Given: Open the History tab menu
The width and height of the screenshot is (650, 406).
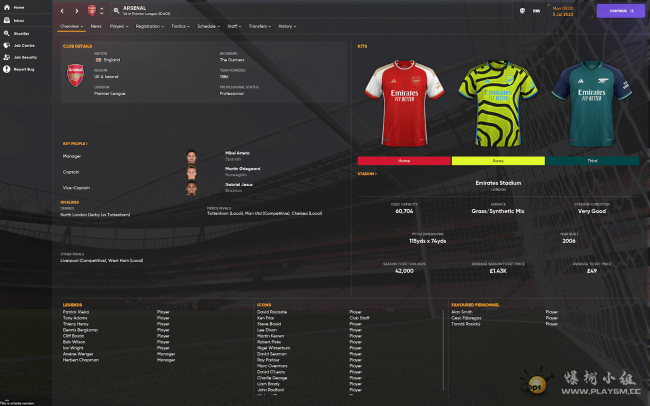Looking at the screenshot, I should coord(286,26).
